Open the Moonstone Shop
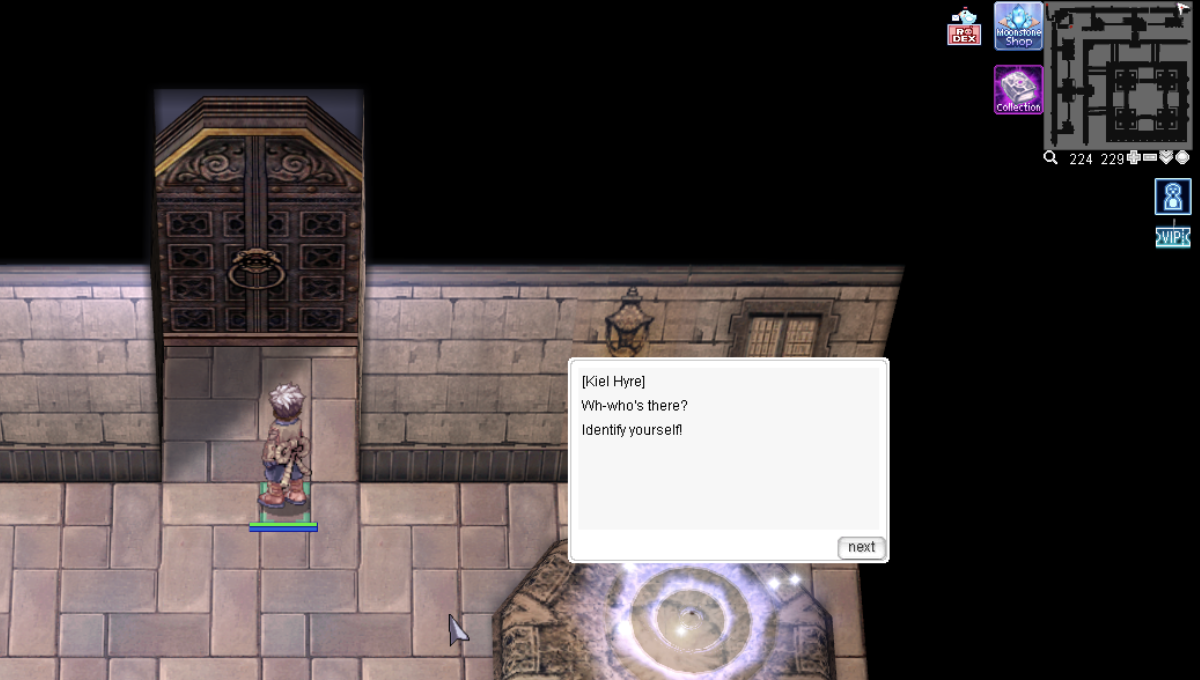 (1018, 26)
